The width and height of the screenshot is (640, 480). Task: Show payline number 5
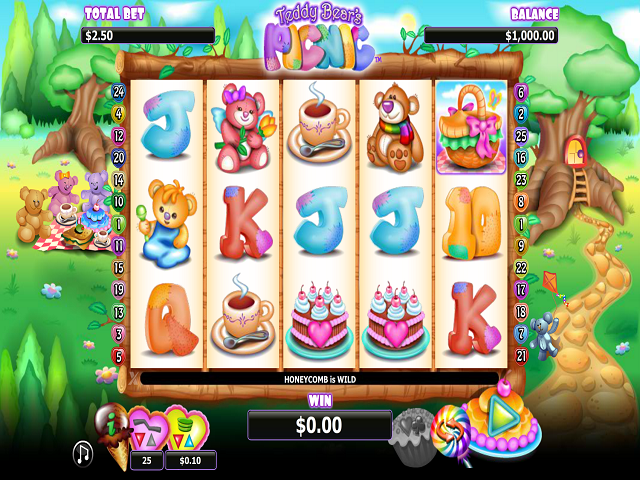(x=119, y=355)
